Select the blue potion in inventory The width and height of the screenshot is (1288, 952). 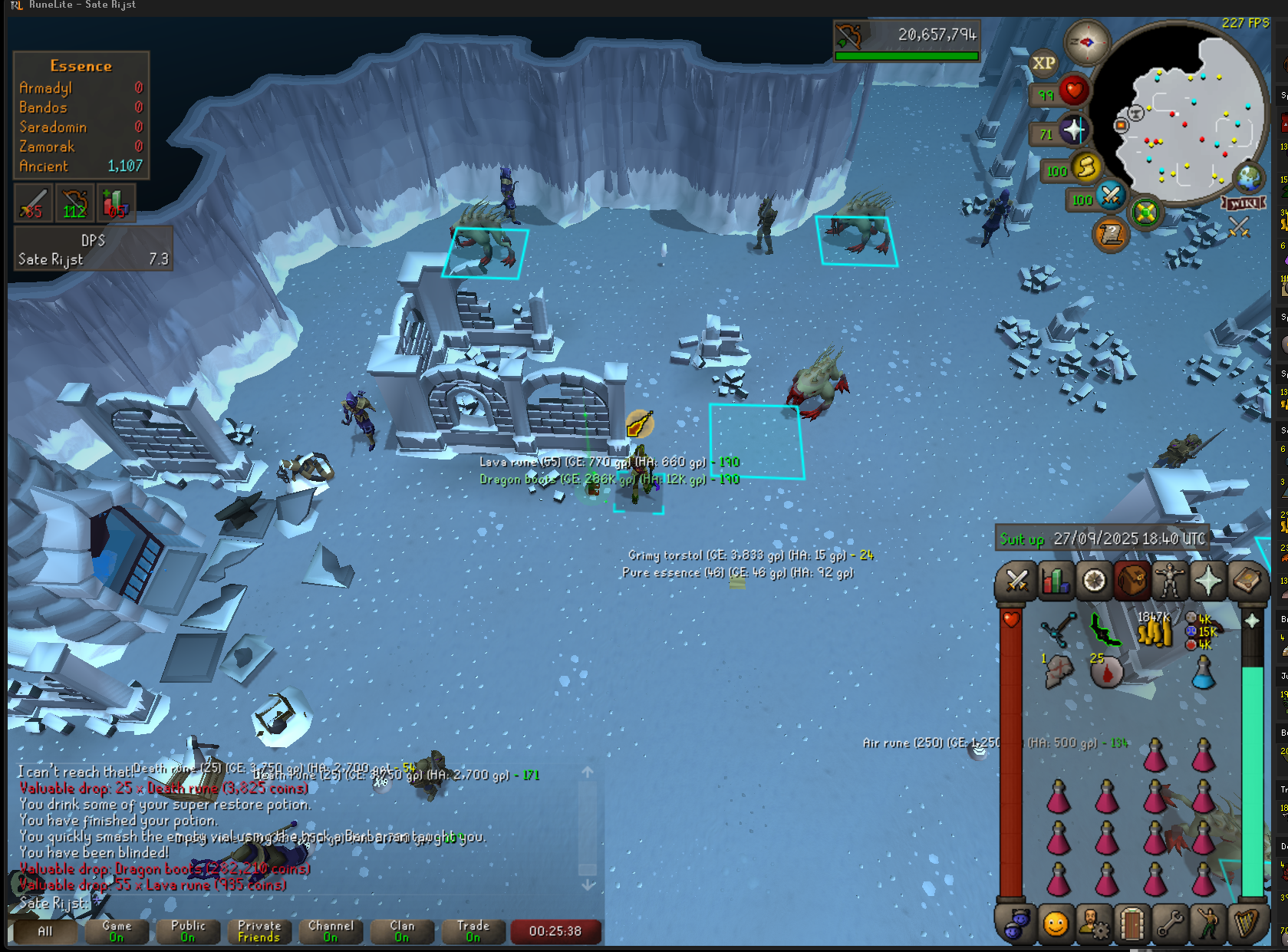click(1203, 673)
